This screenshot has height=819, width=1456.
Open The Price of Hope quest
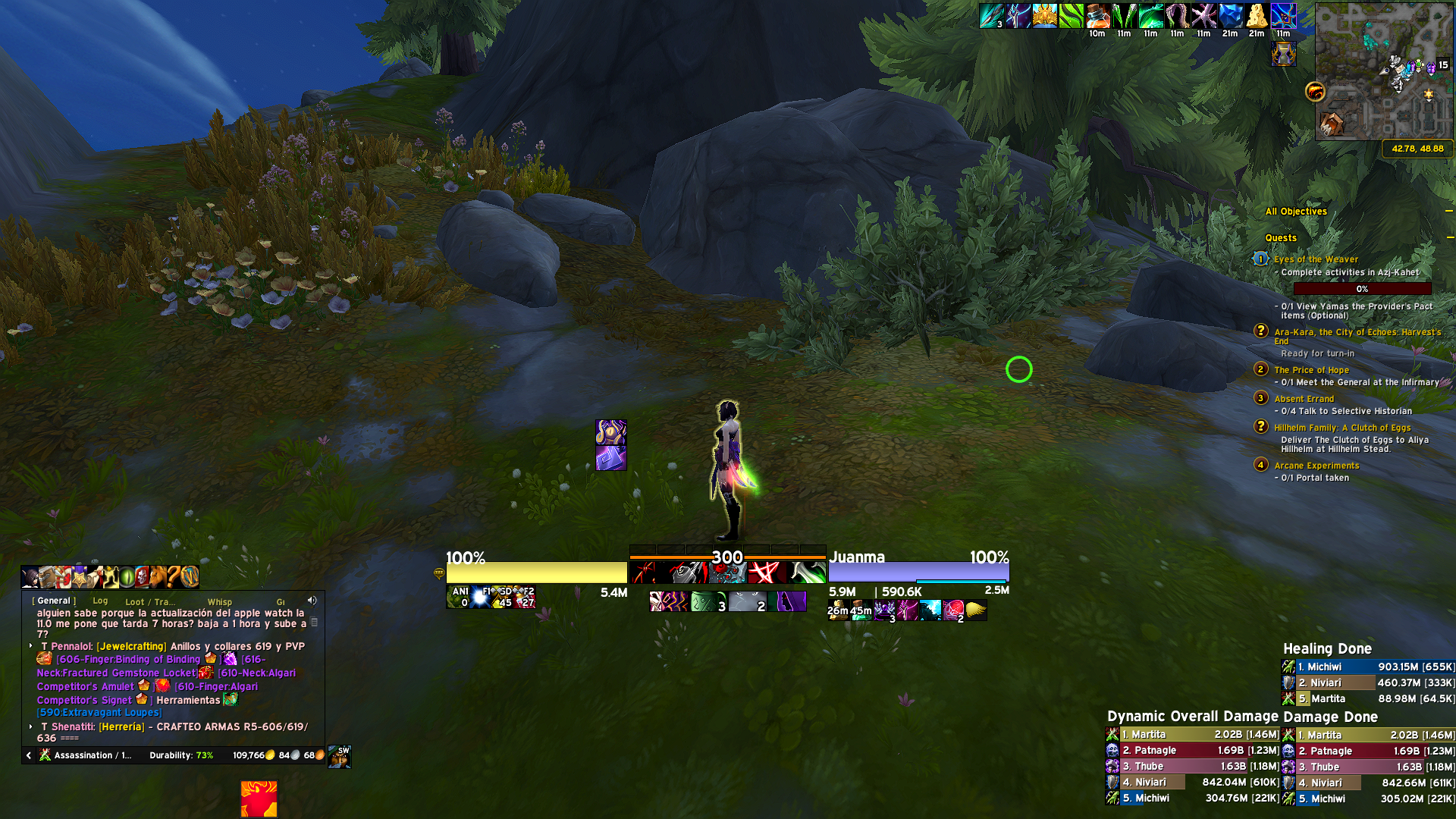pos(1311,370)
